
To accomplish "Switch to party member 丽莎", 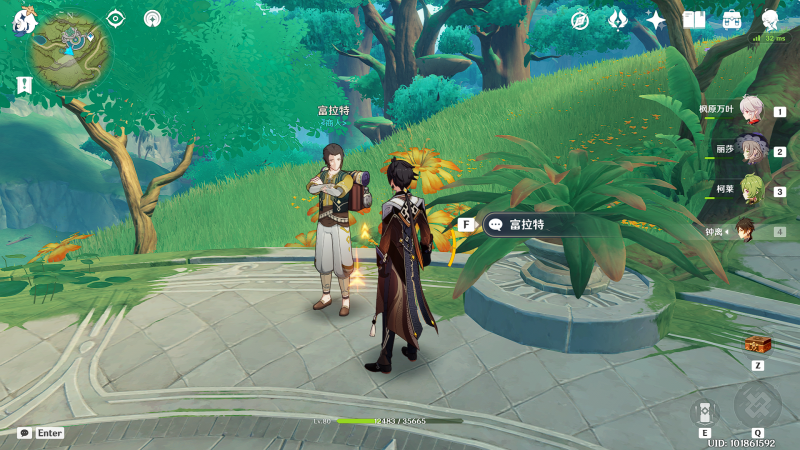I will (752, 151).
